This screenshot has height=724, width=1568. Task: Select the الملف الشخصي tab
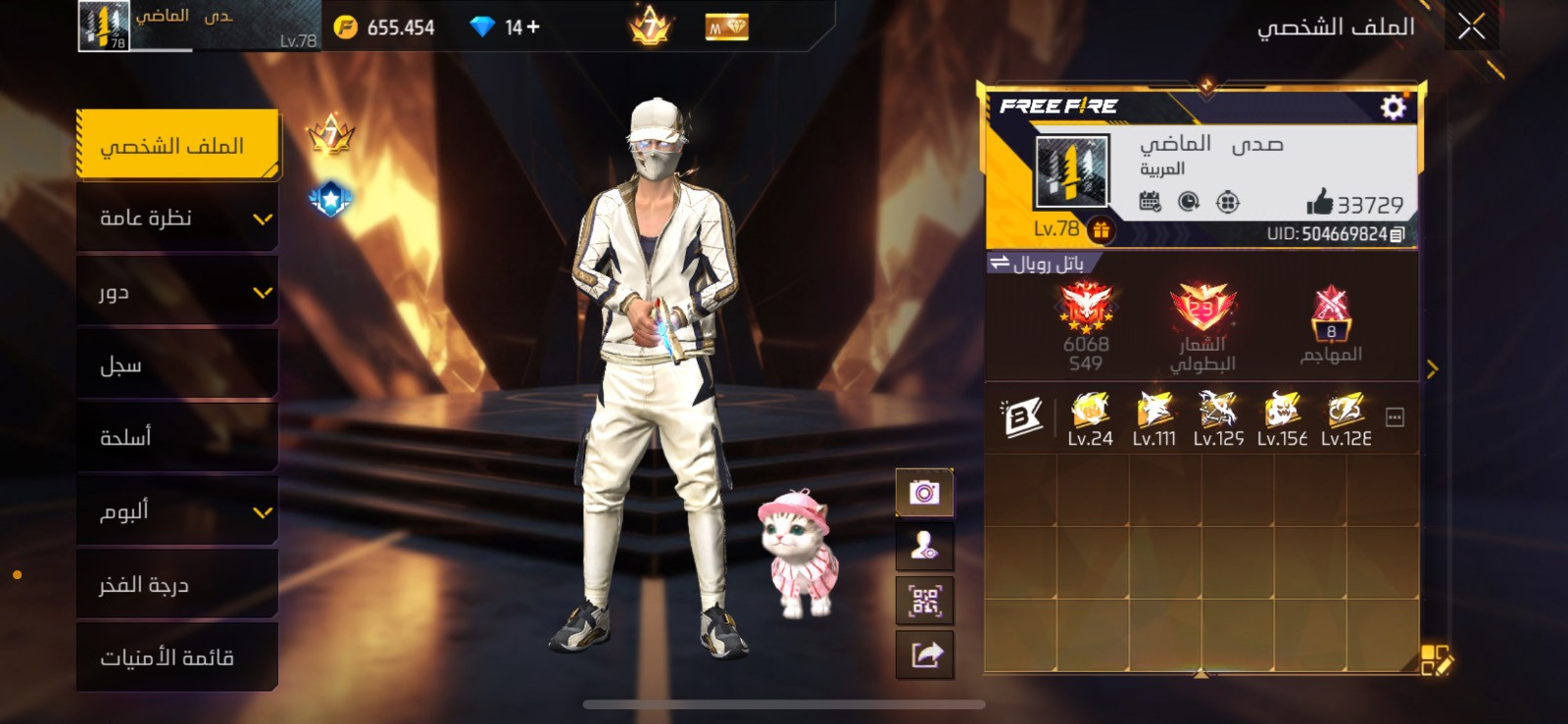tap(177, 146)
